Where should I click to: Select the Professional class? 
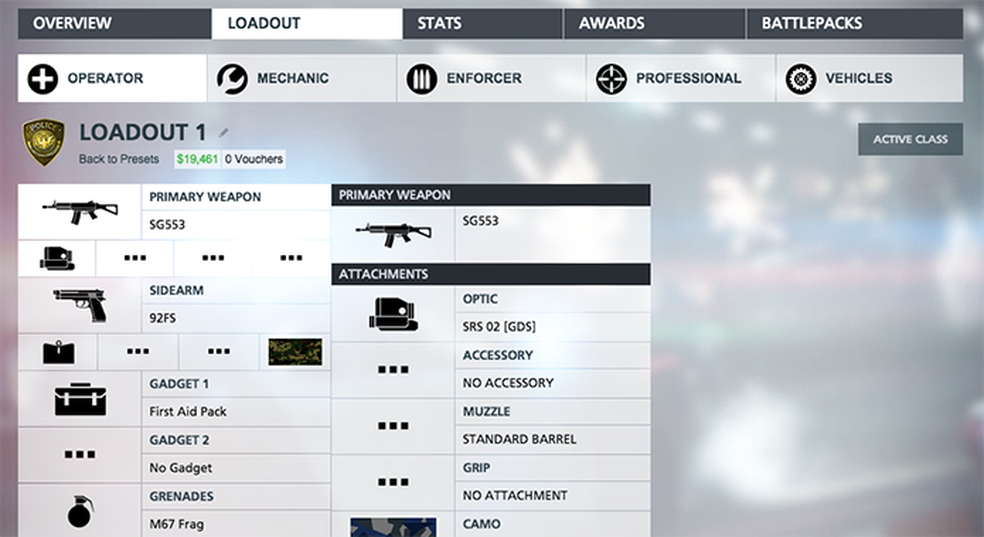click(x=680, y=78)
